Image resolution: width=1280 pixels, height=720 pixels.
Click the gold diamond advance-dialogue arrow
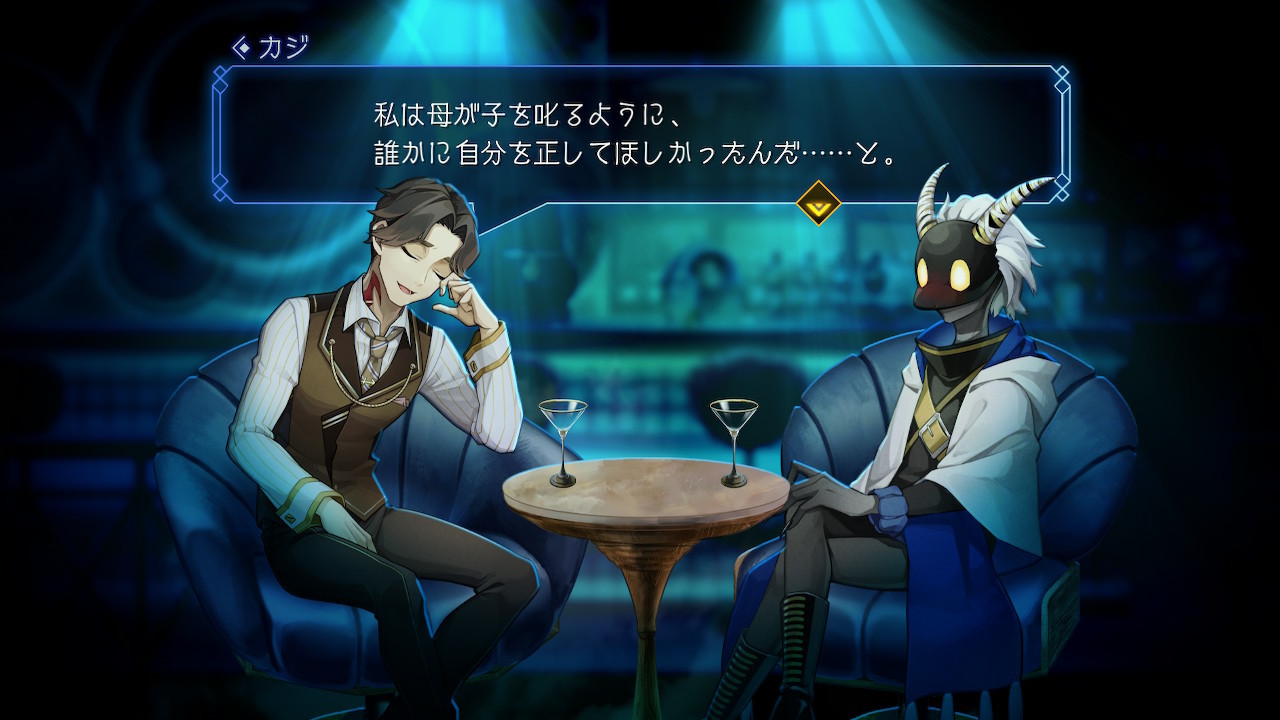click(x=818, y=203)
